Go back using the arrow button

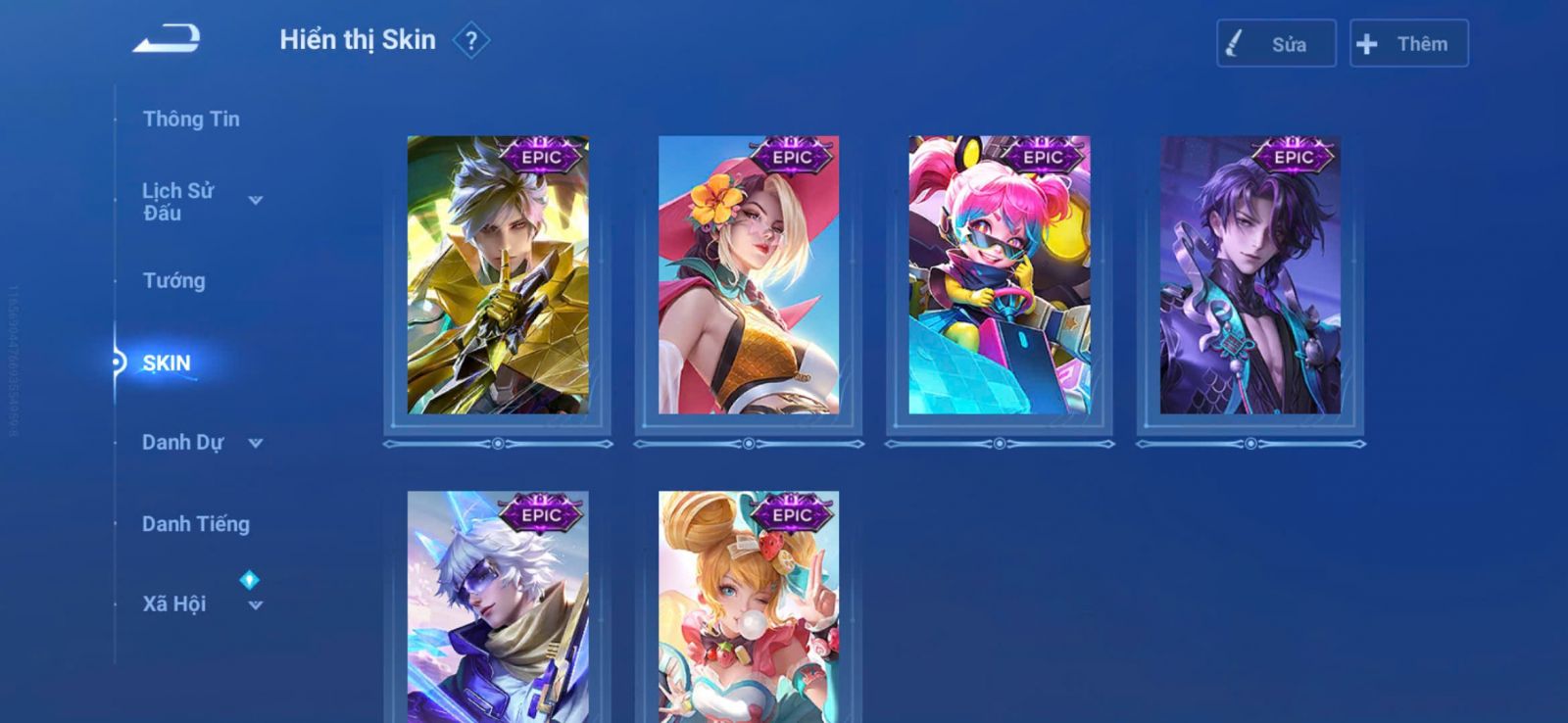click(167, 39)
